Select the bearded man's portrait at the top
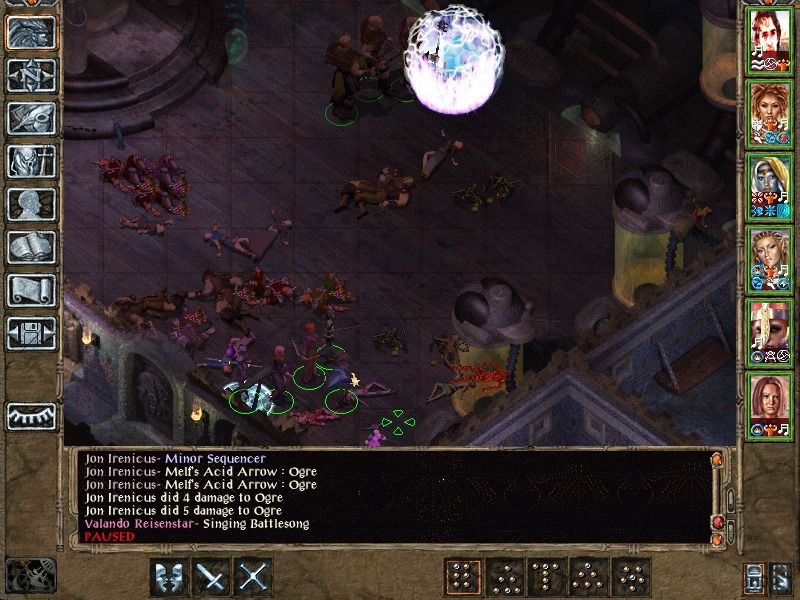This screenshot has width=800, height=600. 770,41
